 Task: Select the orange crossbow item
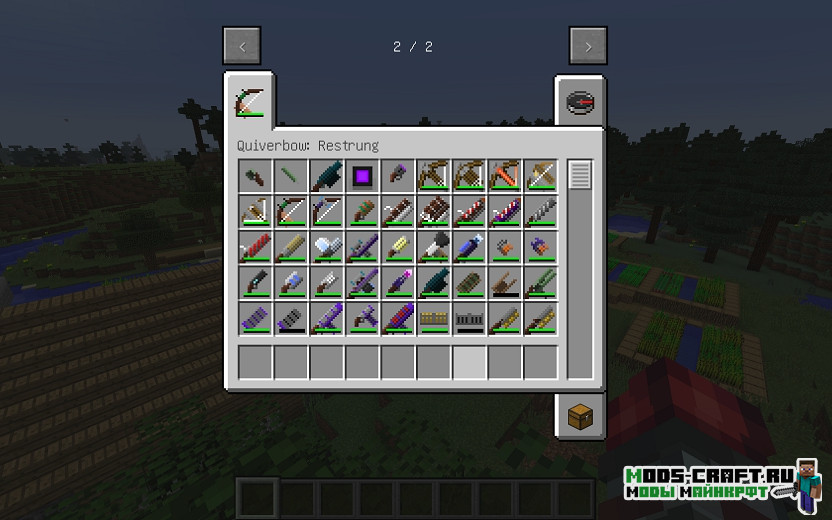506,176
